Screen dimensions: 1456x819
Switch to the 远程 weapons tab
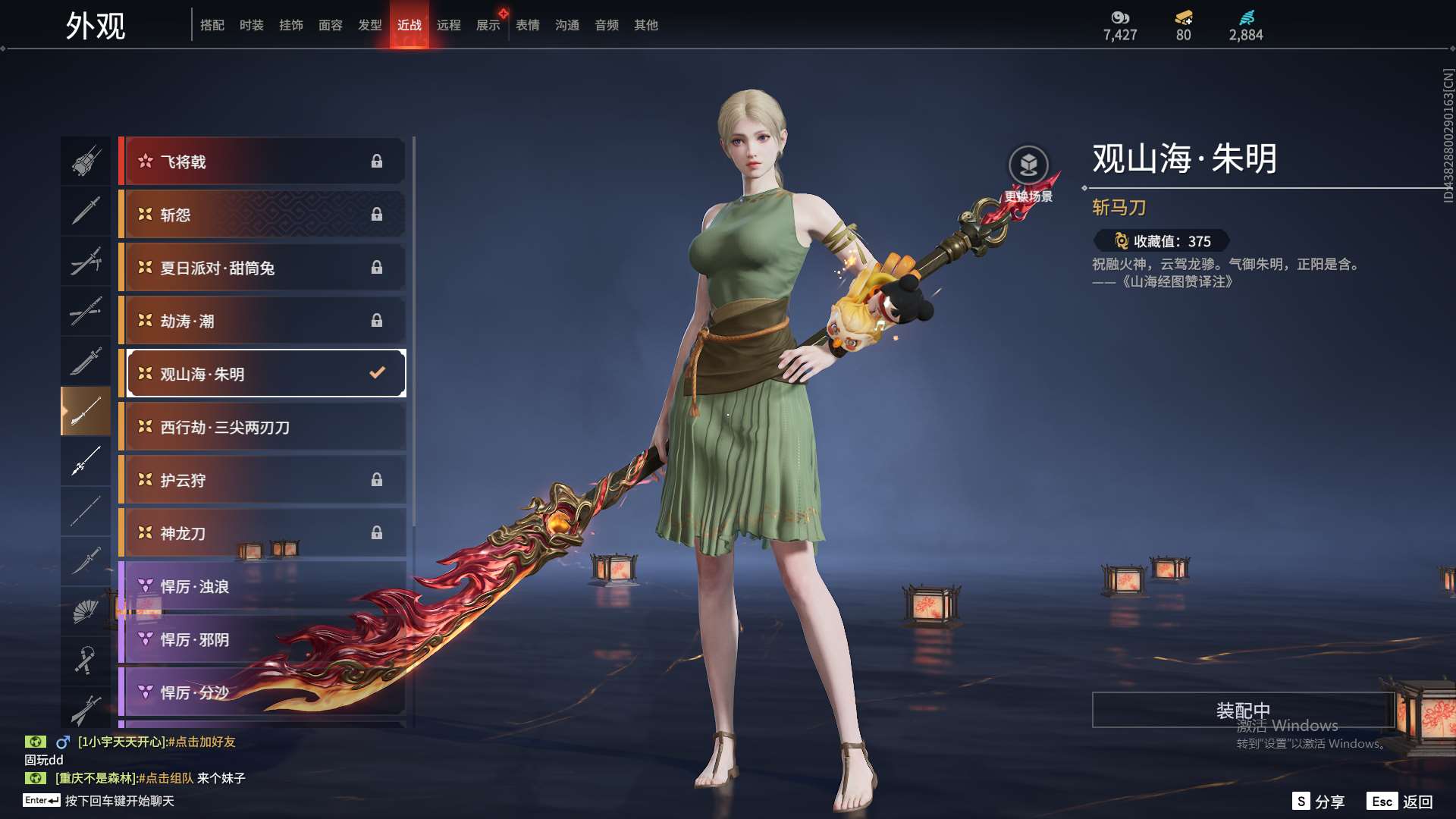click(448, 25)
